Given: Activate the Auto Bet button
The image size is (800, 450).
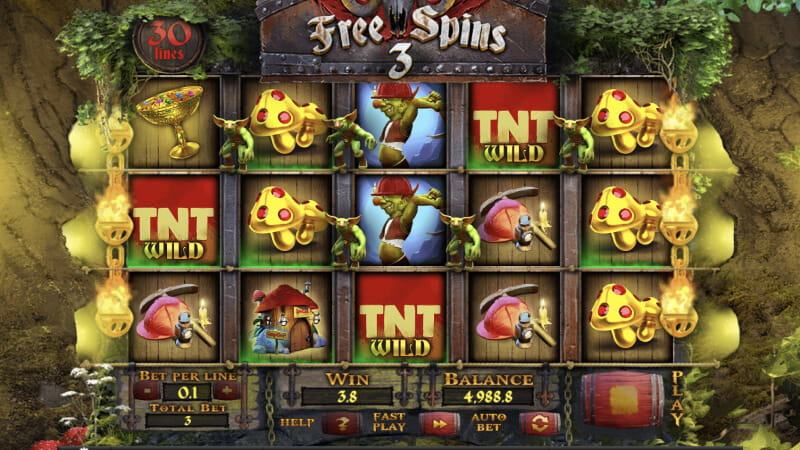Looking at the screenshot, I should 538,424.
